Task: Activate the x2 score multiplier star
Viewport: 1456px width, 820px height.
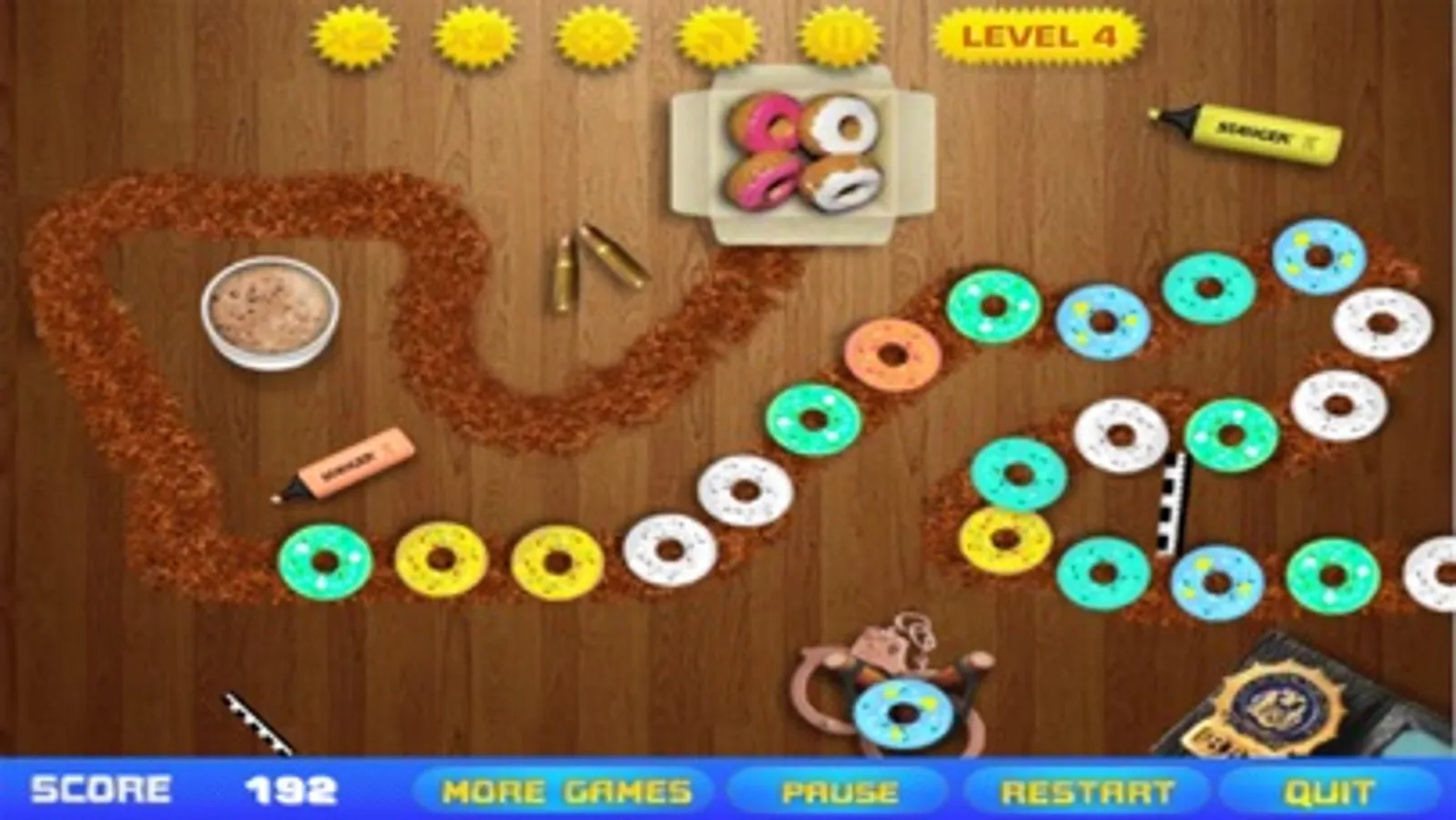Action: click(357, 36)
